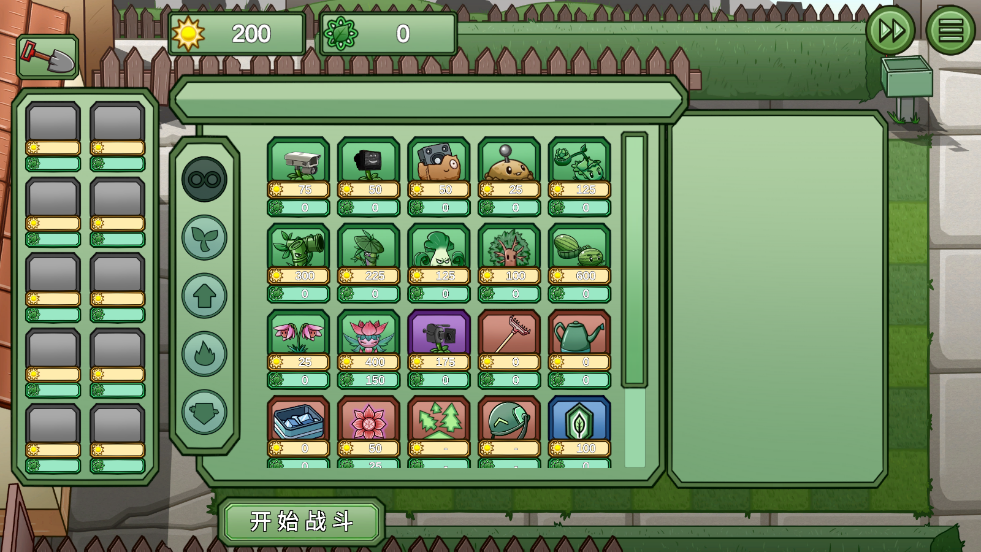Click the card list scrollbar
This screenshot has width=981, height=552.
635,260
